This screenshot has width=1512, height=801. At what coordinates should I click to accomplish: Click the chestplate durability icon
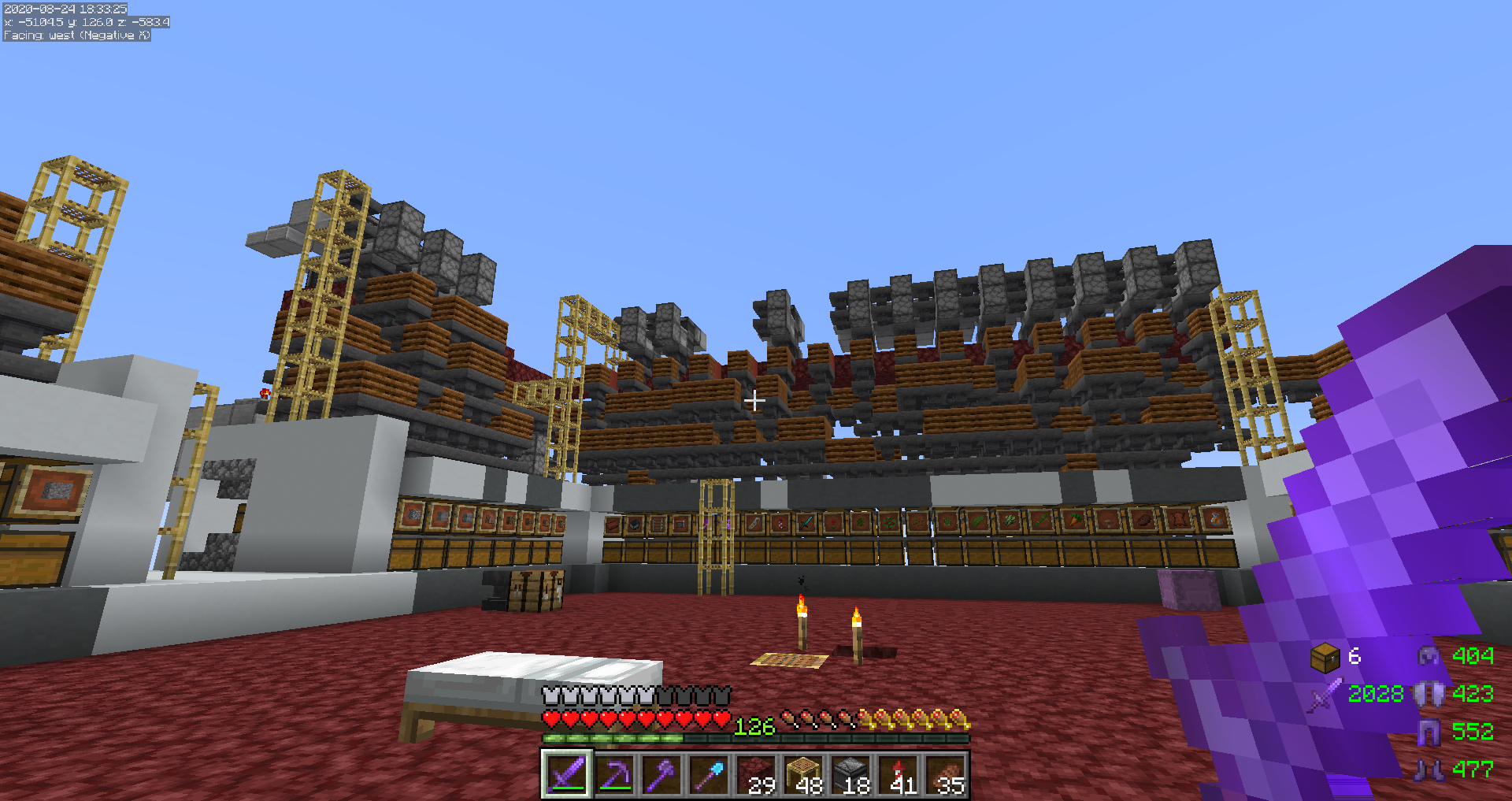[x=1429, y=694]
